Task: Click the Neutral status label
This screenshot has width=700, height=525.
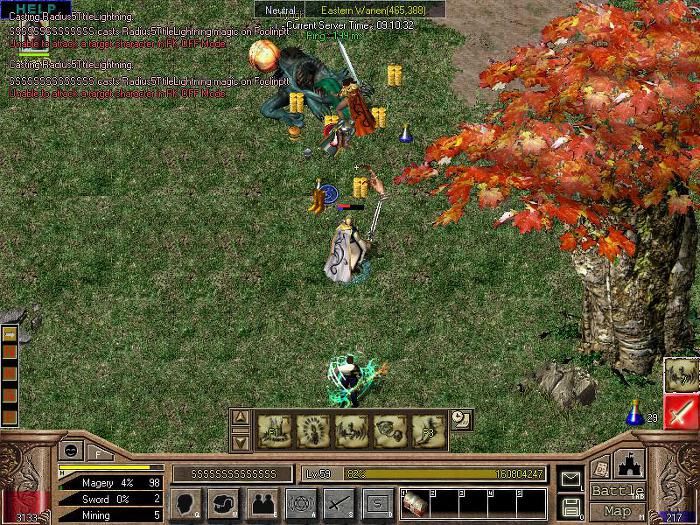Action: click(280, 9)
